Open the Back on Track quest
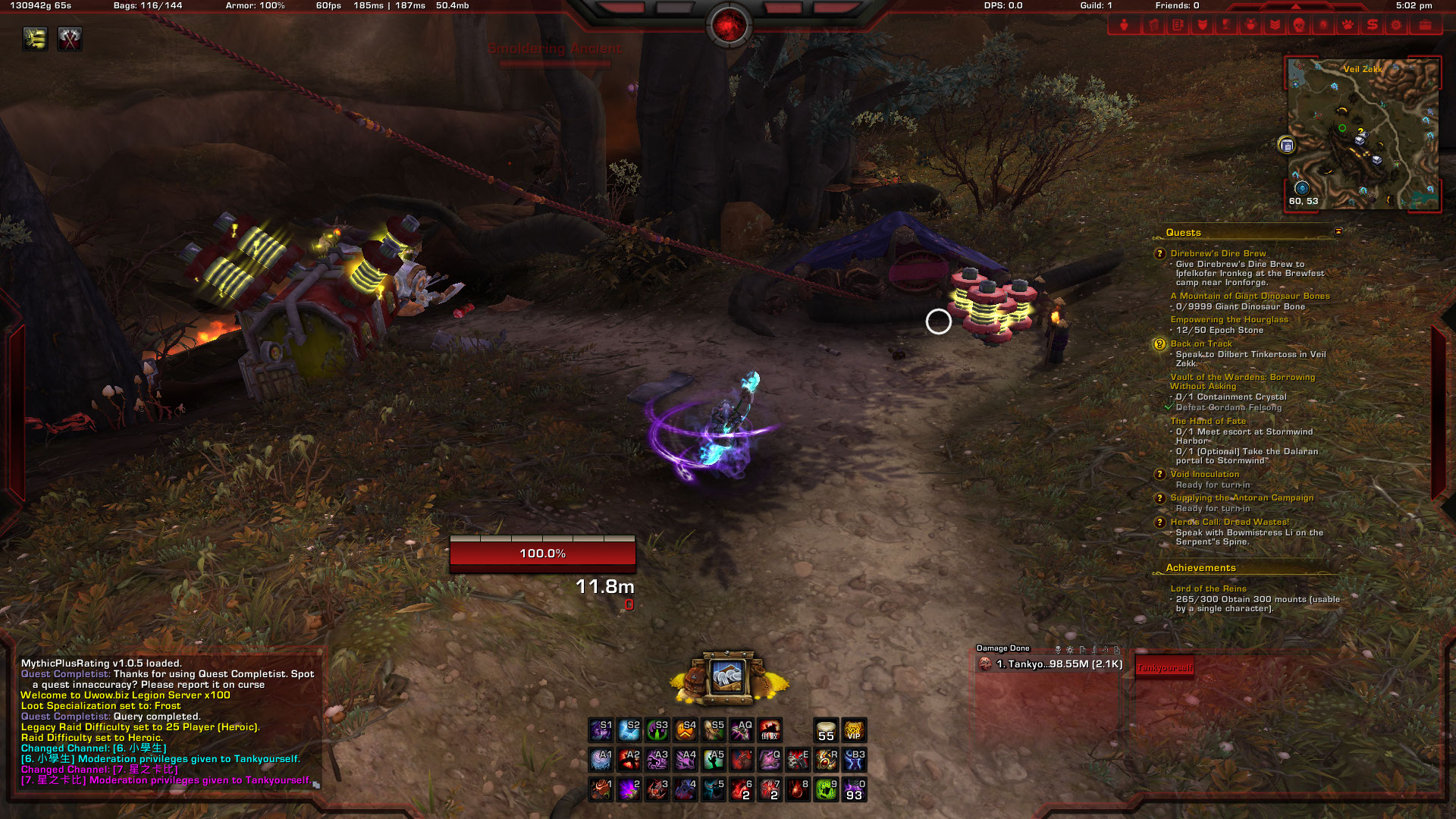 coord(1200,344)
